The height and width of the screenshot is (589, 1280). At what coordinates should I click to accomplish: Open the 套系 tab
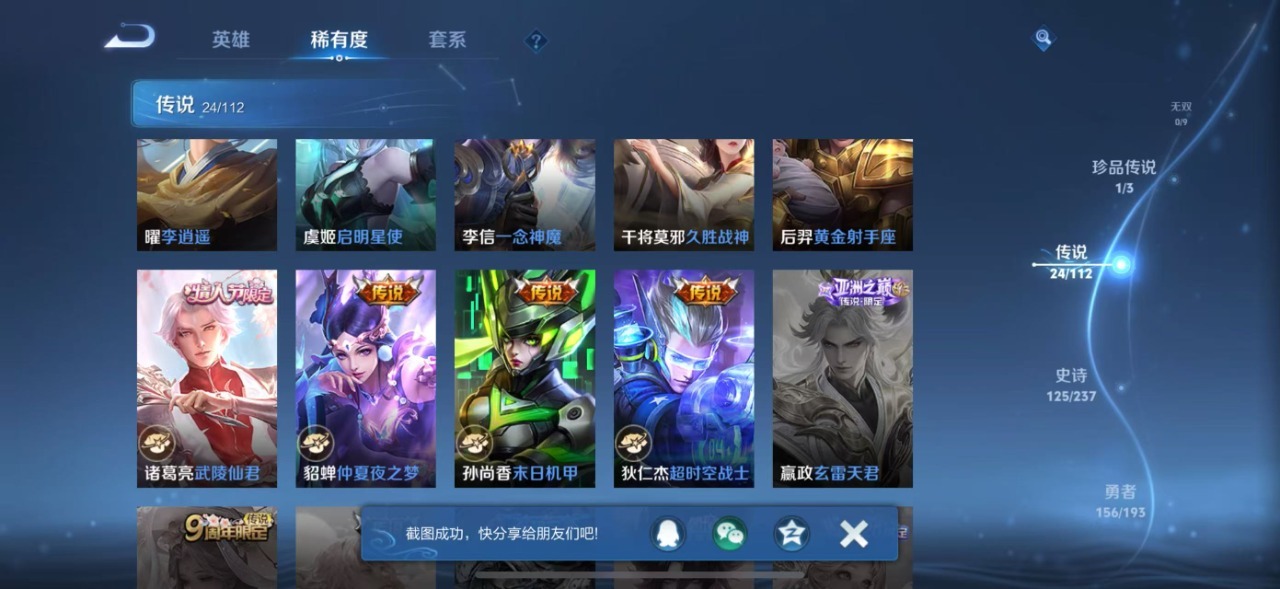447,40
